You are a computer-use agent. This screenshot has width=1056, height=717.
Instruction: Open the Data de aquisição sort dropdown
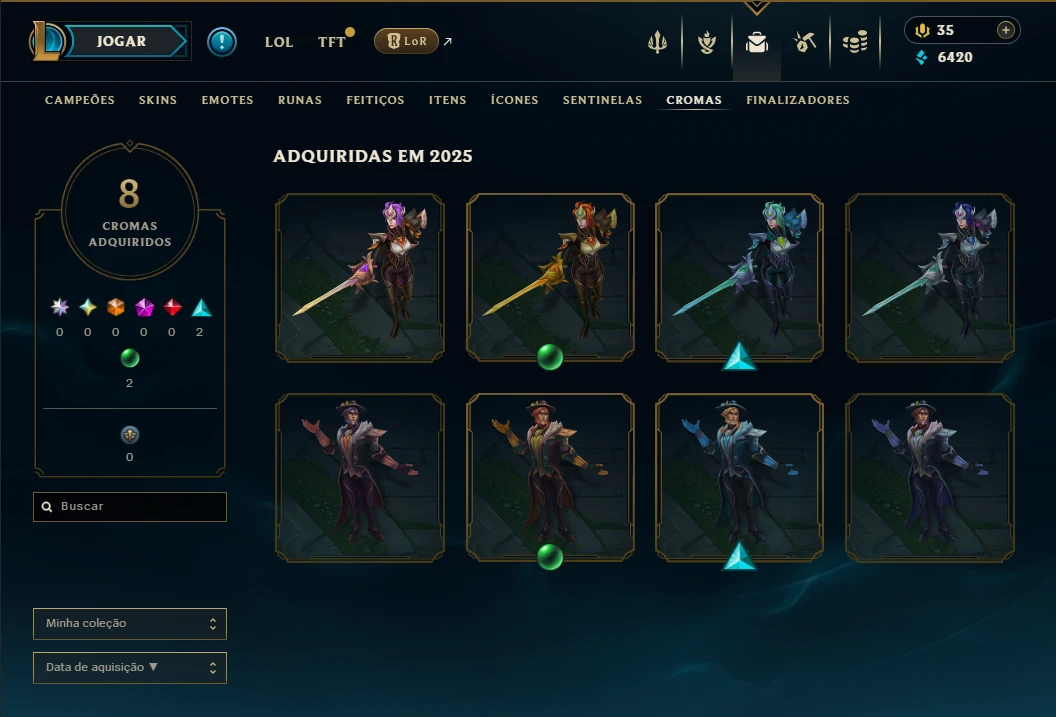click(130, 668)
